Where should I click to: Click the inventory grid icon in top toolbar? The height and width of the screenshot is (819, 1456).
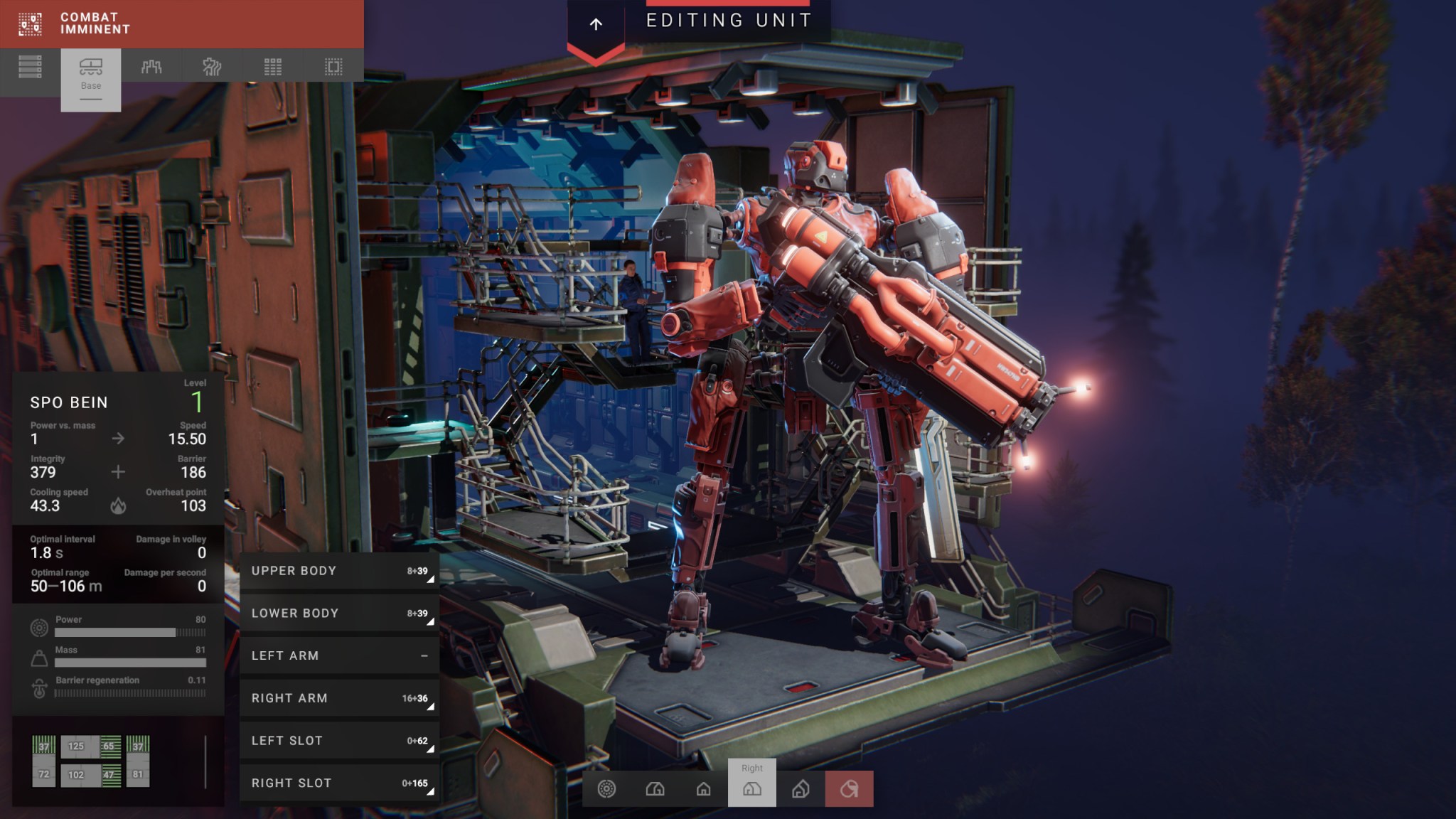pyautogui.click(x=272, y=68)
